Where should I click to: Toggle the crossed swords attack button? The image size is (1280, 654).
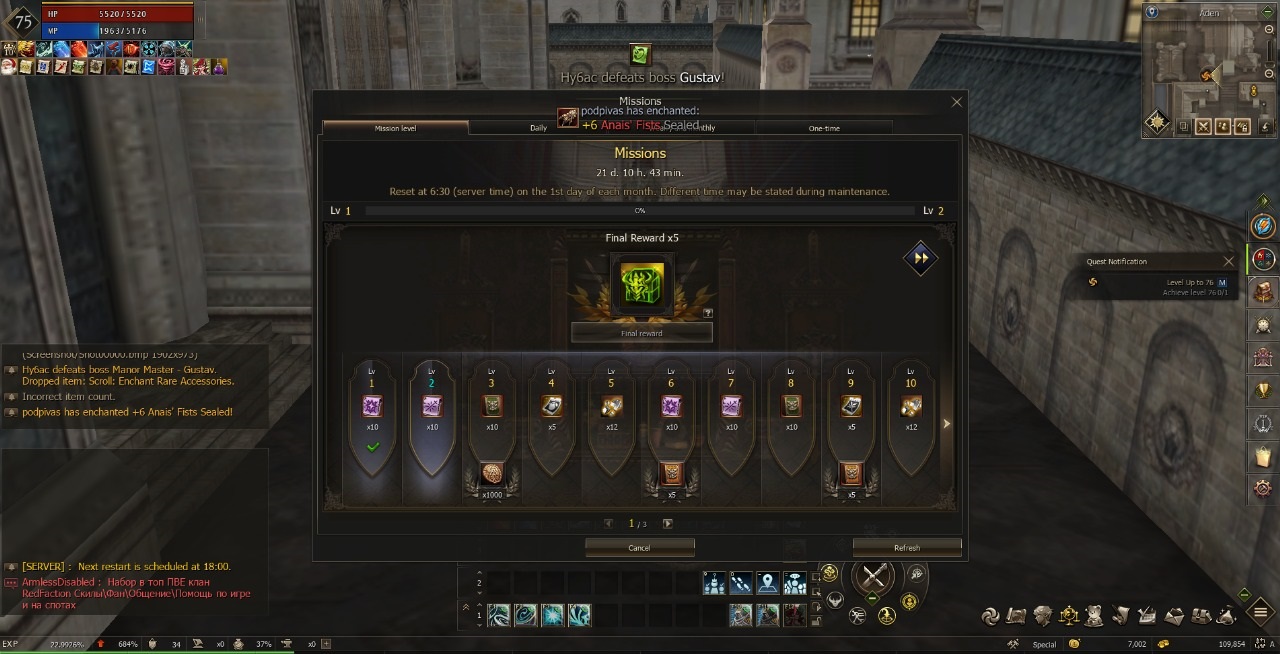click(875, 577)
